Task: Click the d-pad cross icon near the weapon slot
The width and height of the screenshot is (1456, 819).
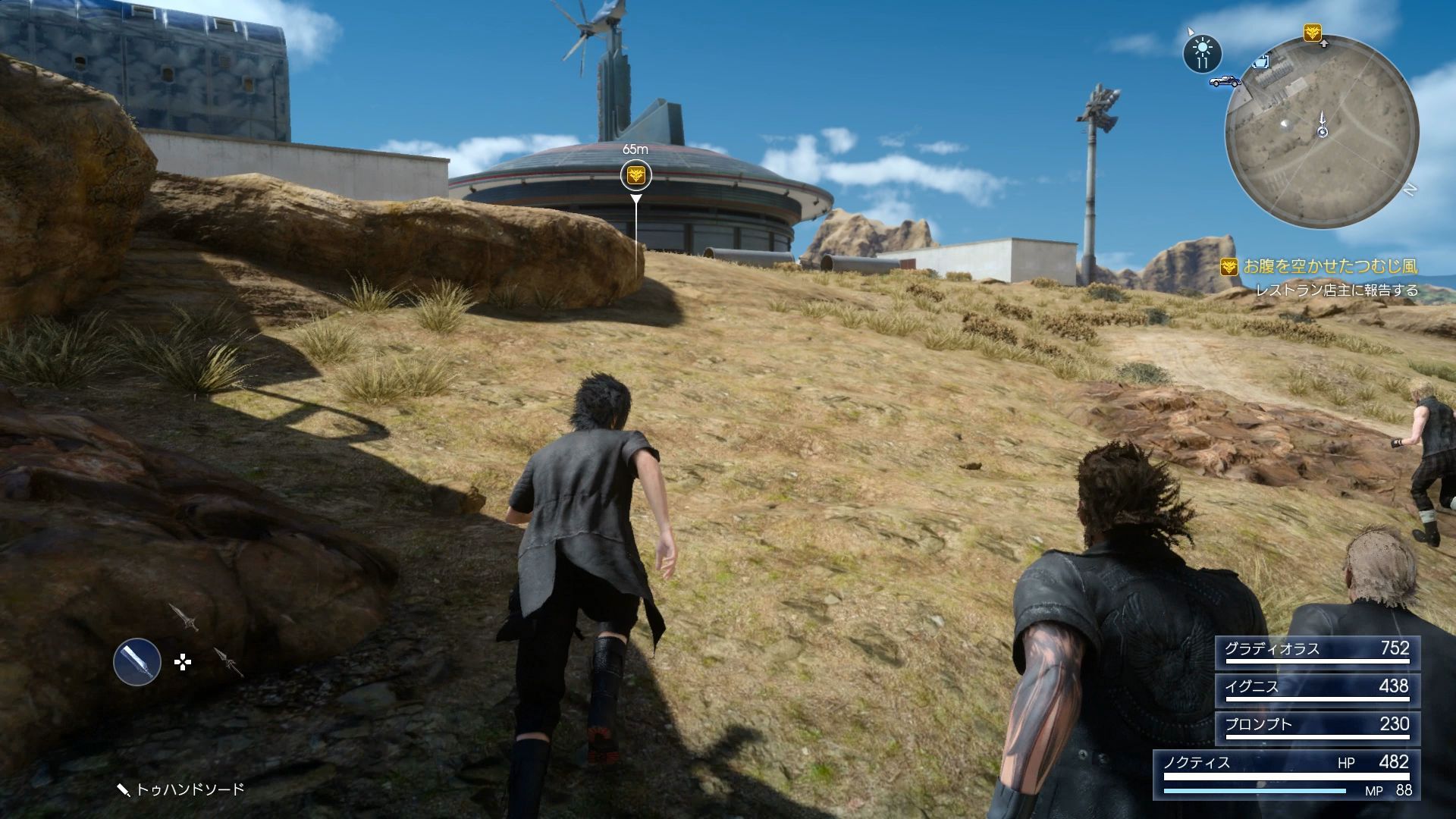Action: pos(183,662)
